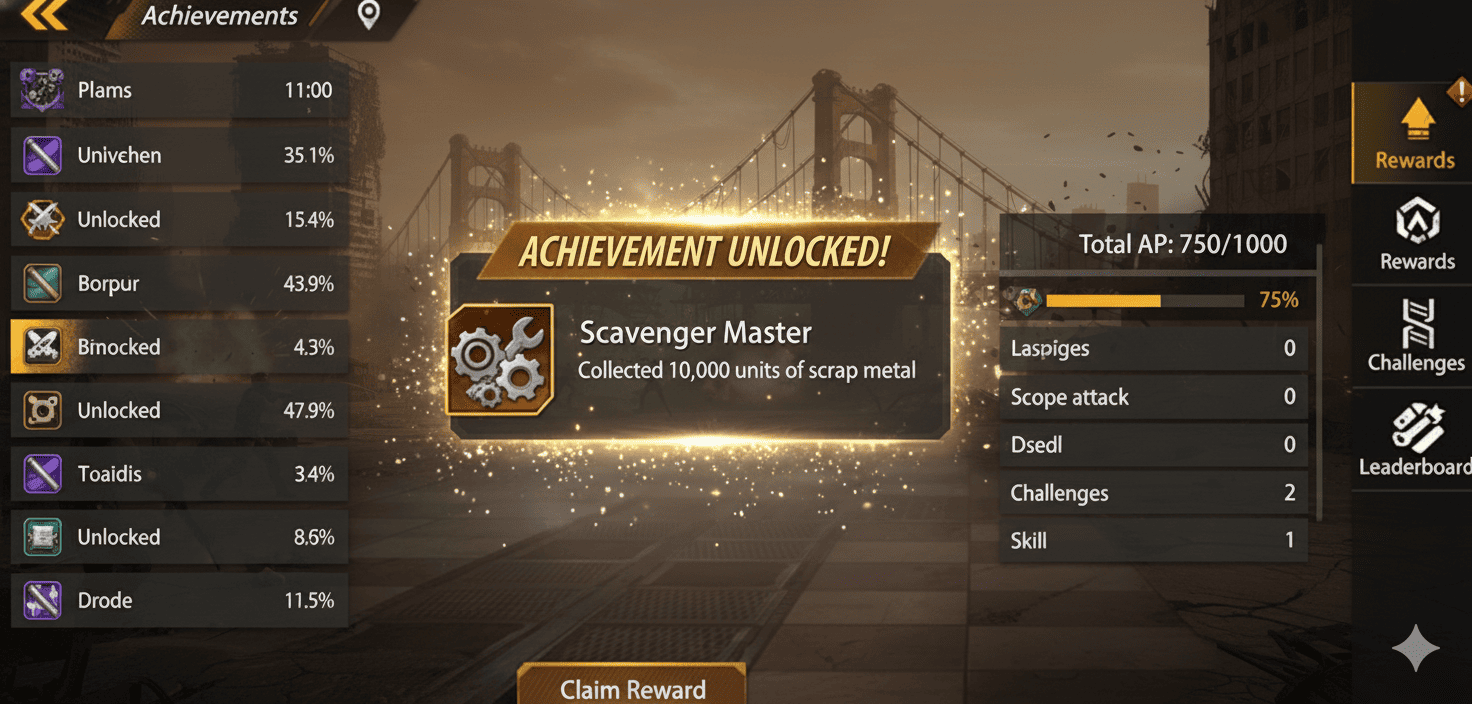Select the Scope attack stat row
This screenshot has height=704, width=1472.
coord(1153,397)
